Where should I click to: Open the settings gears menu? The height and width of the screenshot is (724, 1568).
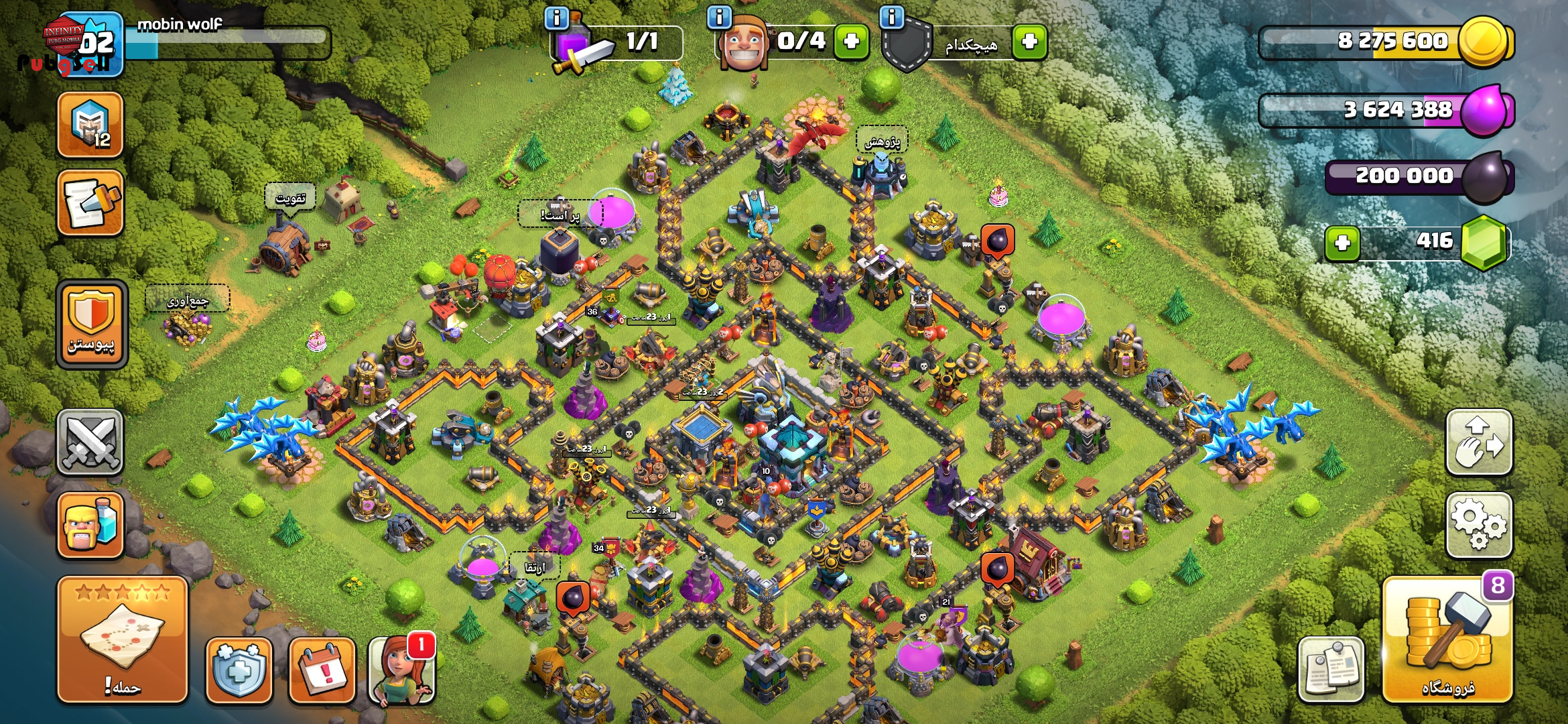point(1479,526)
